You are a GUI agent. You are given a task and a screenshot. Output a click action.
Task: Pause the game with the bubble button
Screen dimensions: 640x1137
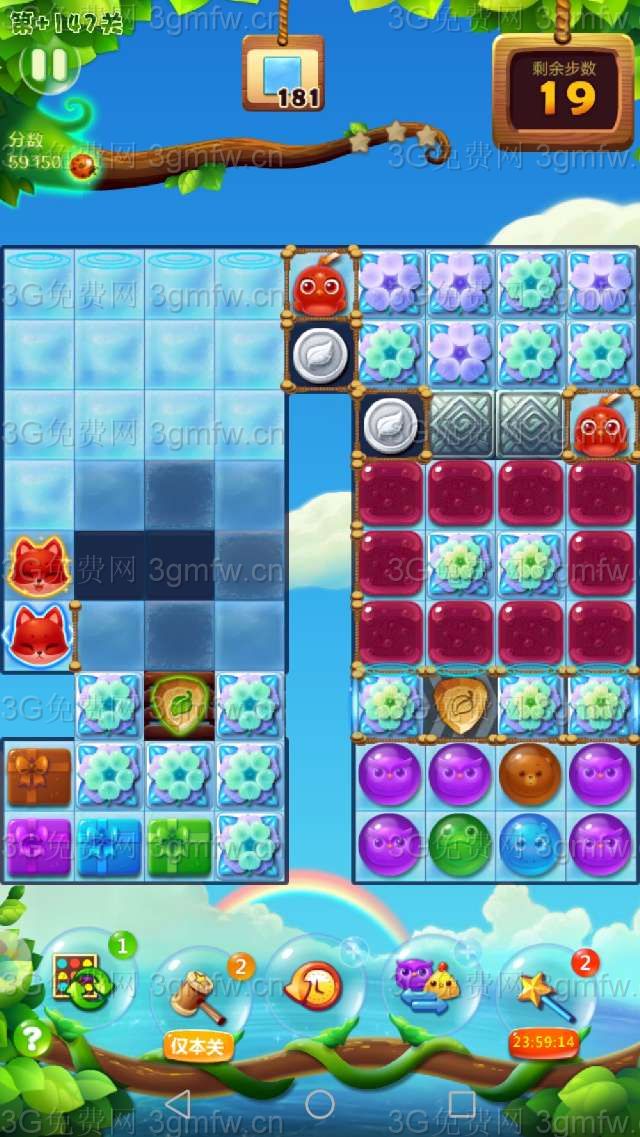point(49,65)
